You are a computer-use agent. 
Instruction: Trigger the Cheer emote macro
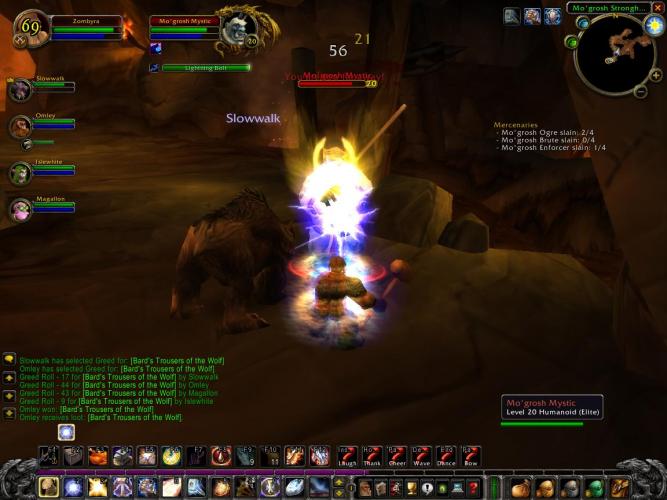coord(397,456)
